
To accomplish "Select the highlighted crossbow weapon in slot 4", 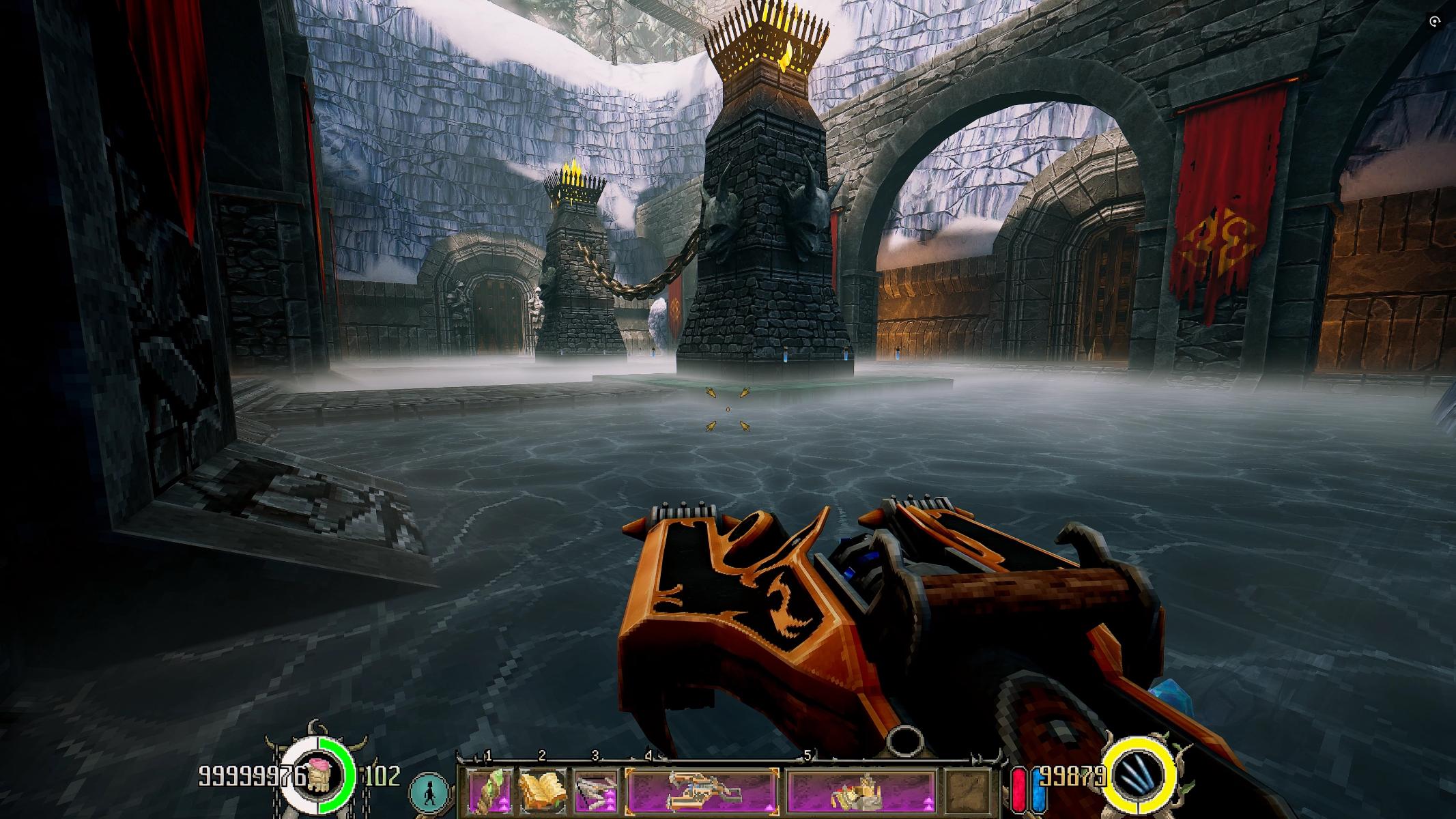I will (x=702, y=791).
